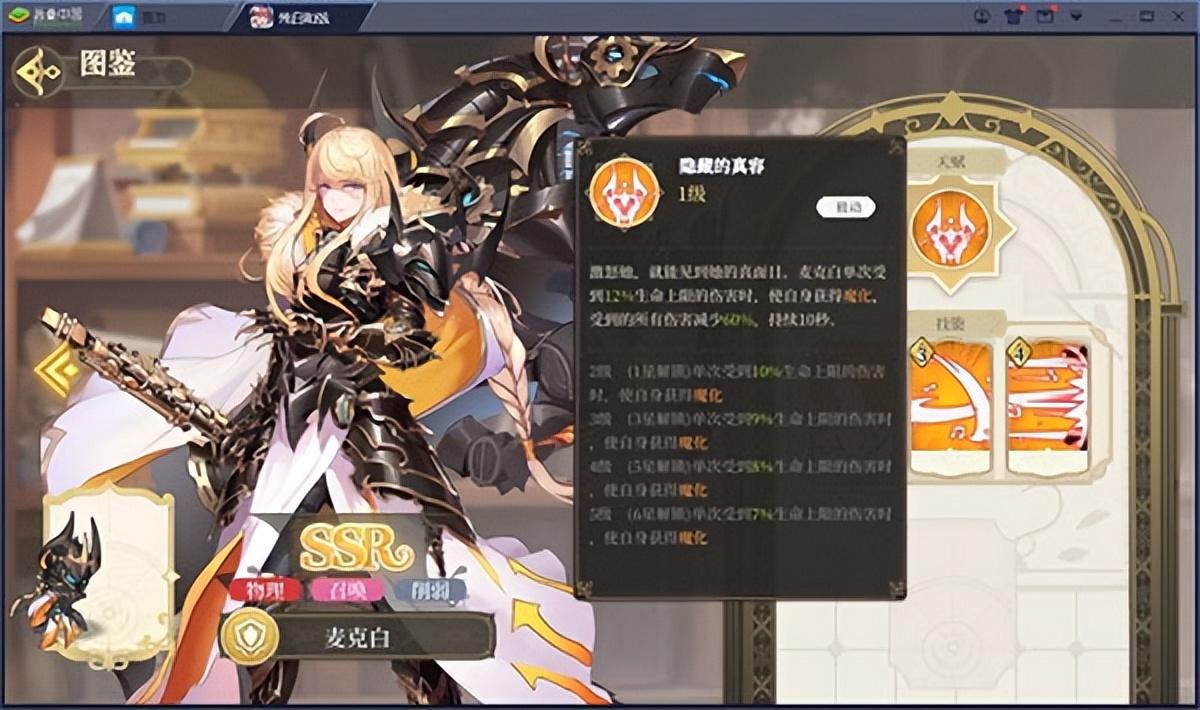This screenshot has width=1200, height=710.
Task: Show the previous character with the left arrow
Action: click(53, 368)
